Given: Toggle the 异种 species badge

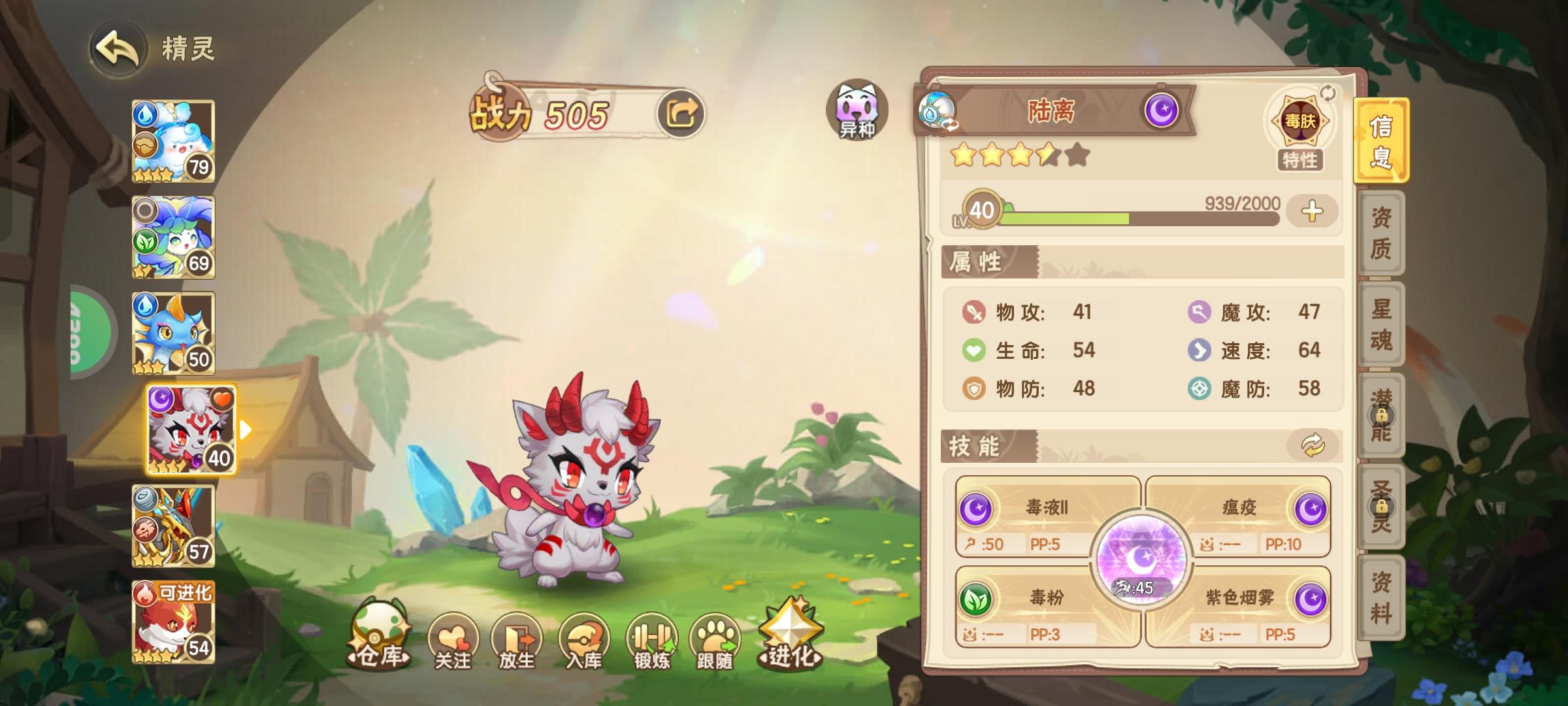Looking at the screenshot, I should pyautogui.click(x=857, y=111).
